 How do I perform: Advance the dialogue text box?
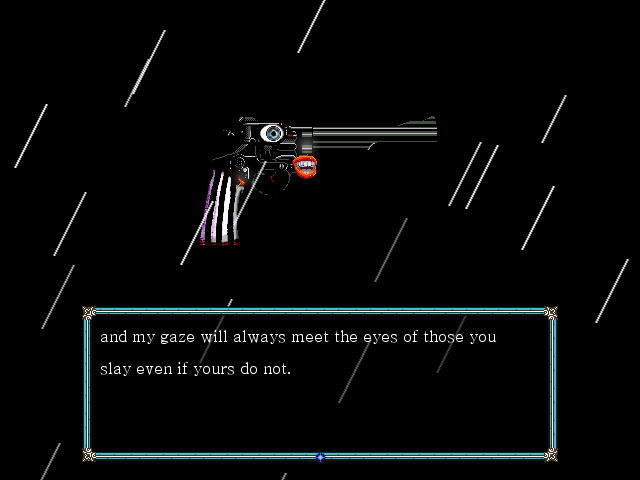[x=319, y=382]
